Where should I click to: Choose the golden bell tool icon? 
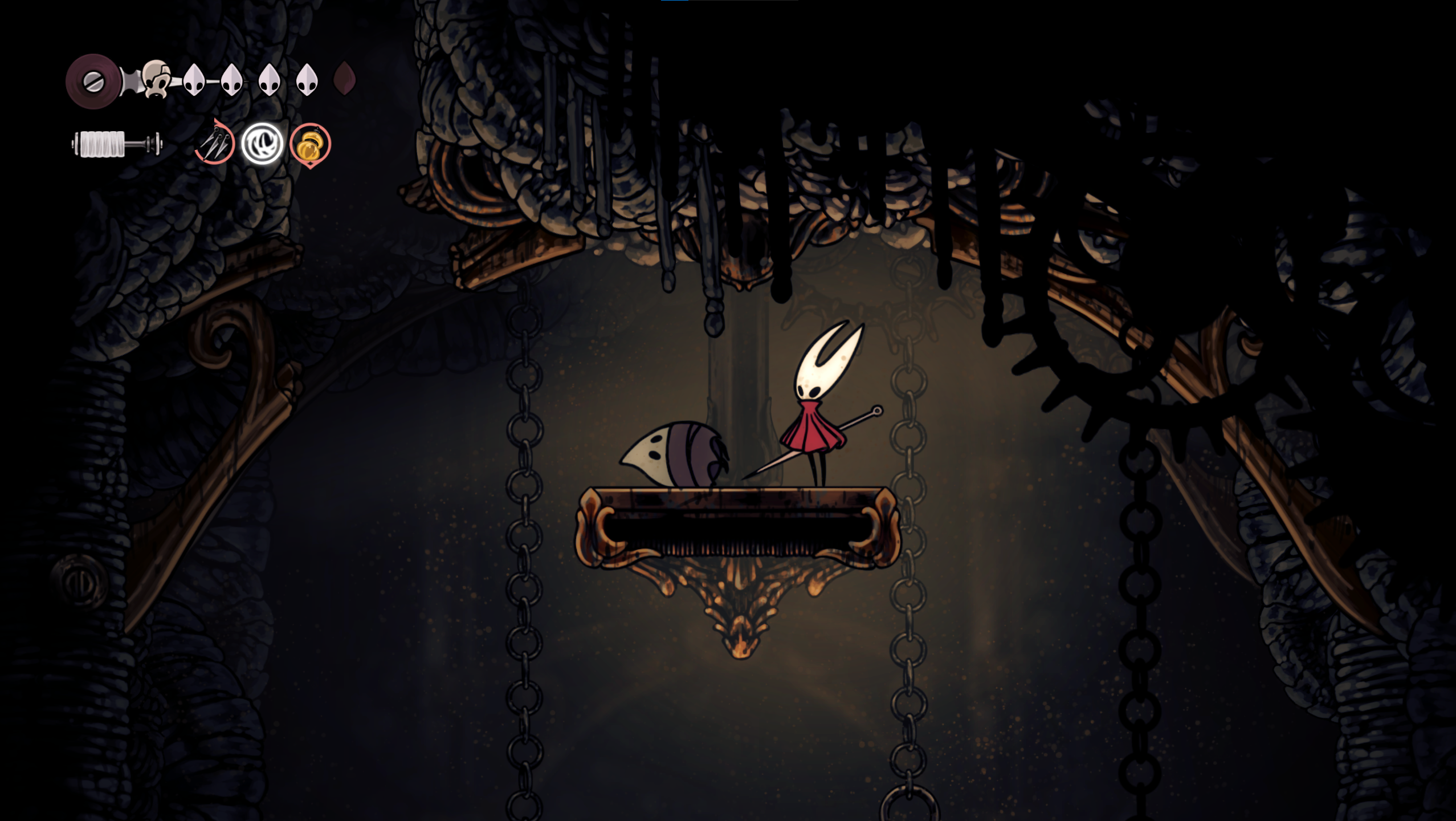(311, 145)
